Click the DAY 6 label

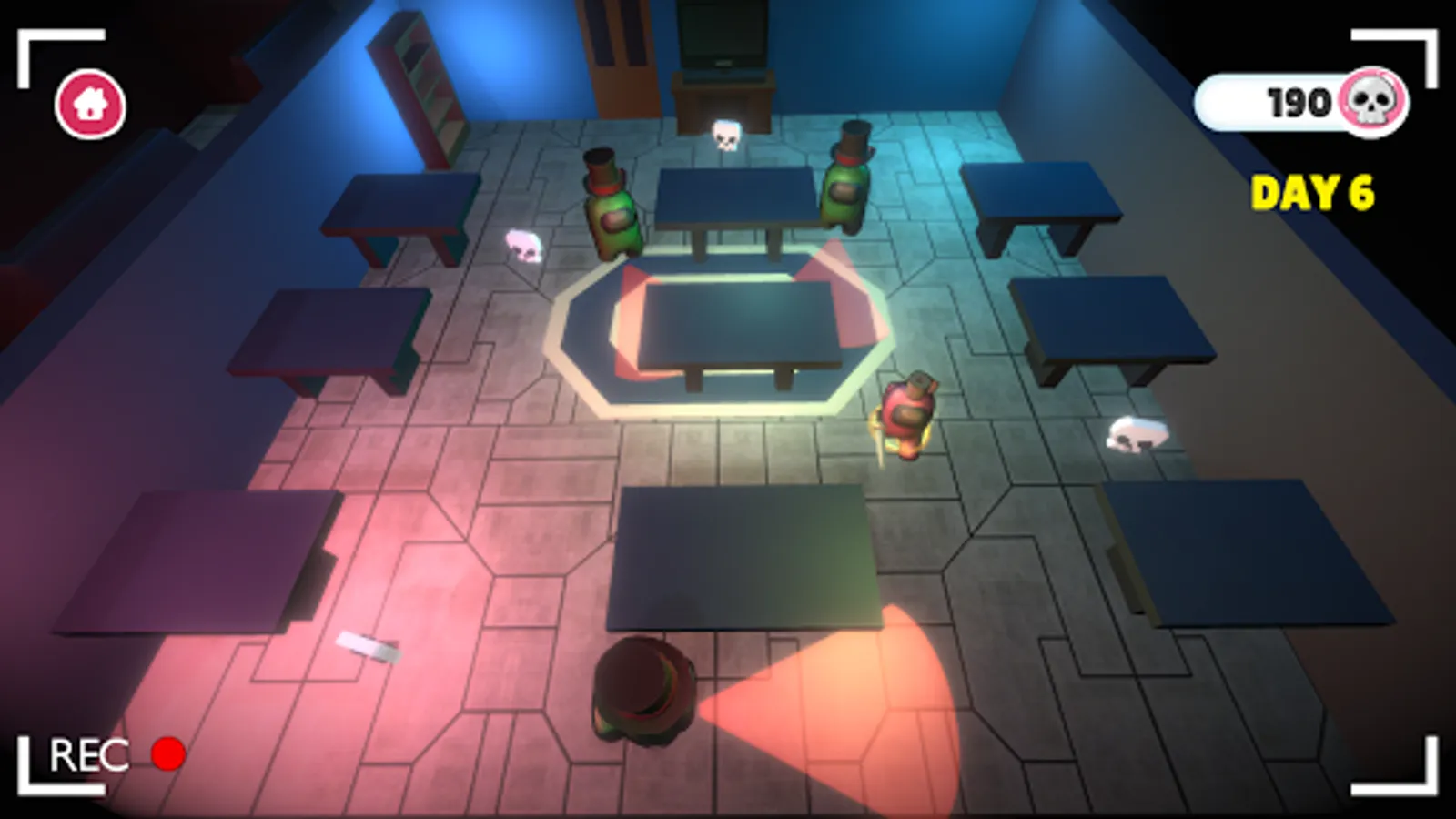click(1313, 192)
